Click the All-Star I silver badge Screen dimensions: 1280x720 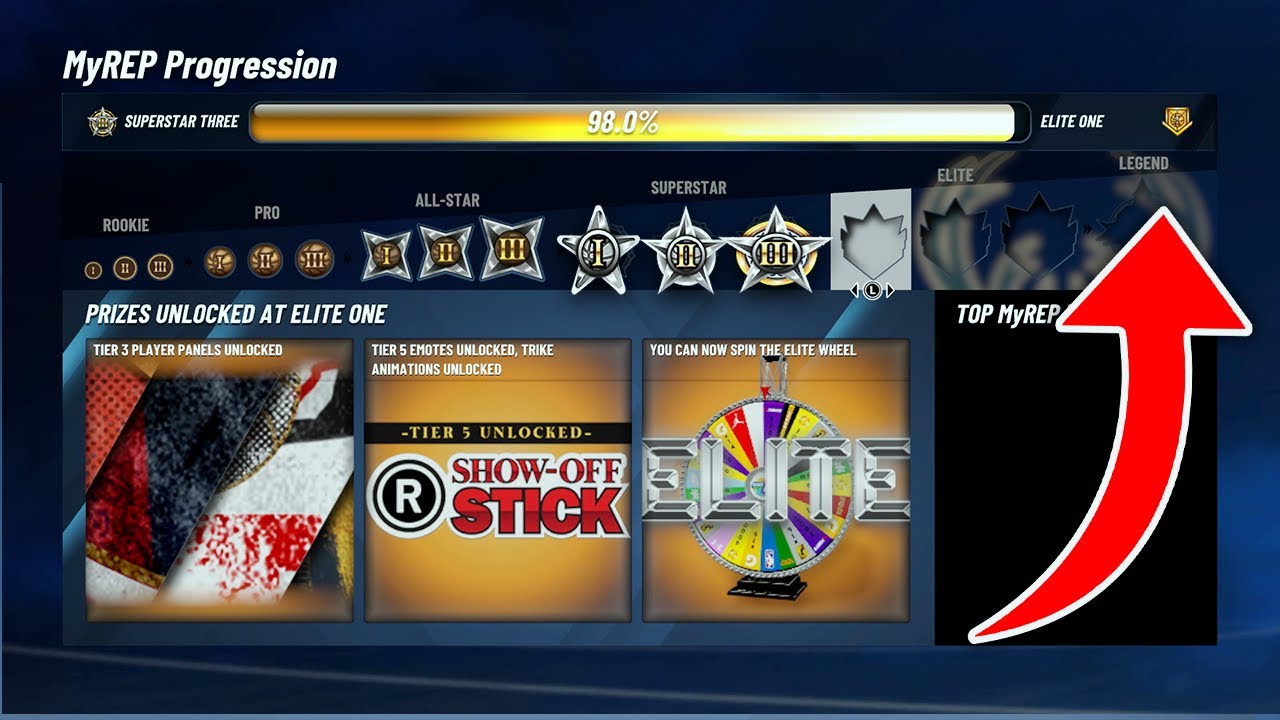pos(385,255)
